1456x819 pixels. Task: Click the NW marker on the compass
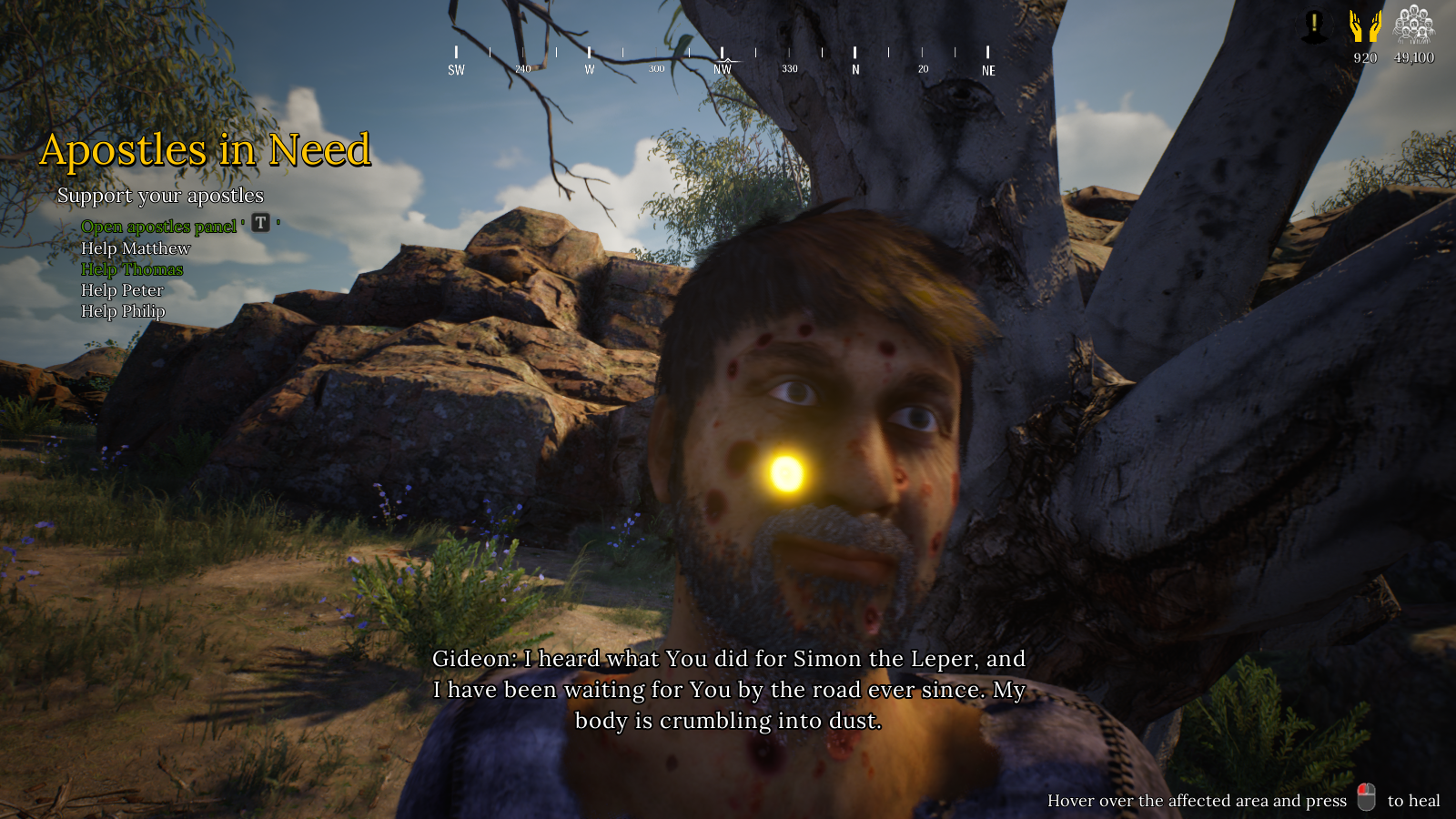723,68
